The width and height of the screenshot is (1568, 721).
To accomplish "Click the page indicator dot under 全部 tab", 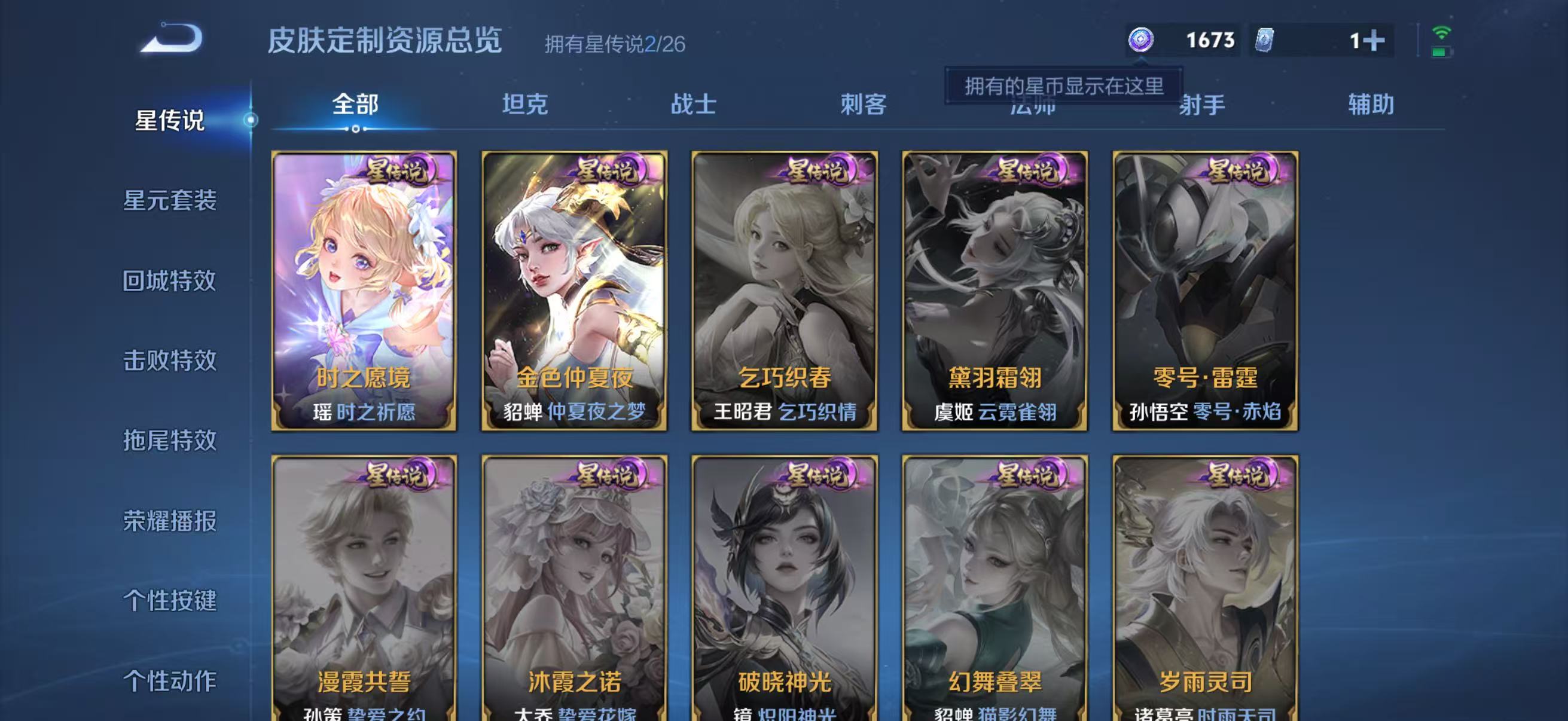I will [x=355, y=130].
